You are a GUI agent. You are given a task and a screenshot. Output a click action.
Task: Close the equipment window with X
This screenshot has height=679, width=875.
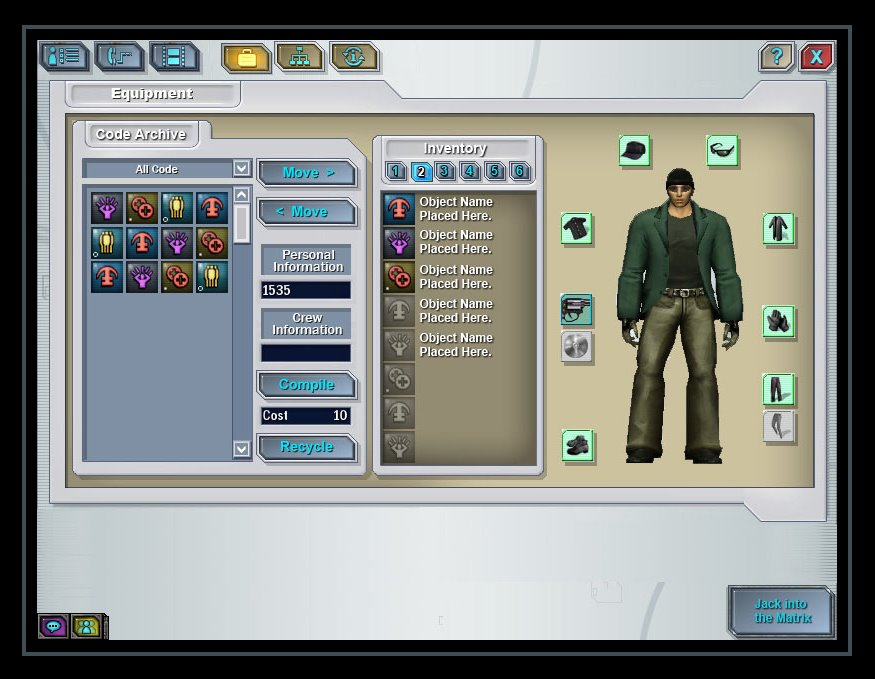pos(816,57)
